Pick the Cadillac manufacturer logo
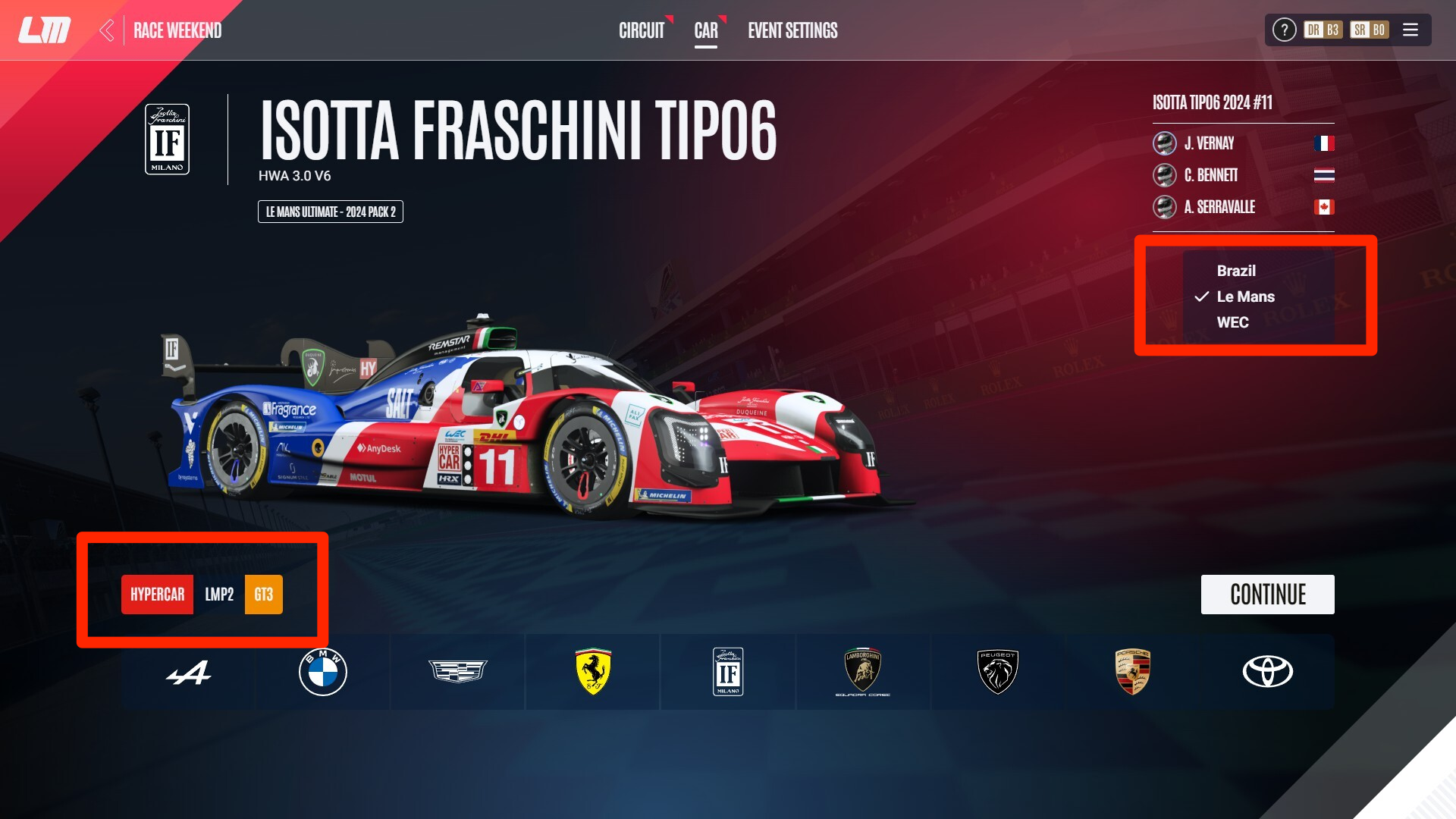Screen dimensions: 1456x819 pyautogui.click(x=458, y=672)
